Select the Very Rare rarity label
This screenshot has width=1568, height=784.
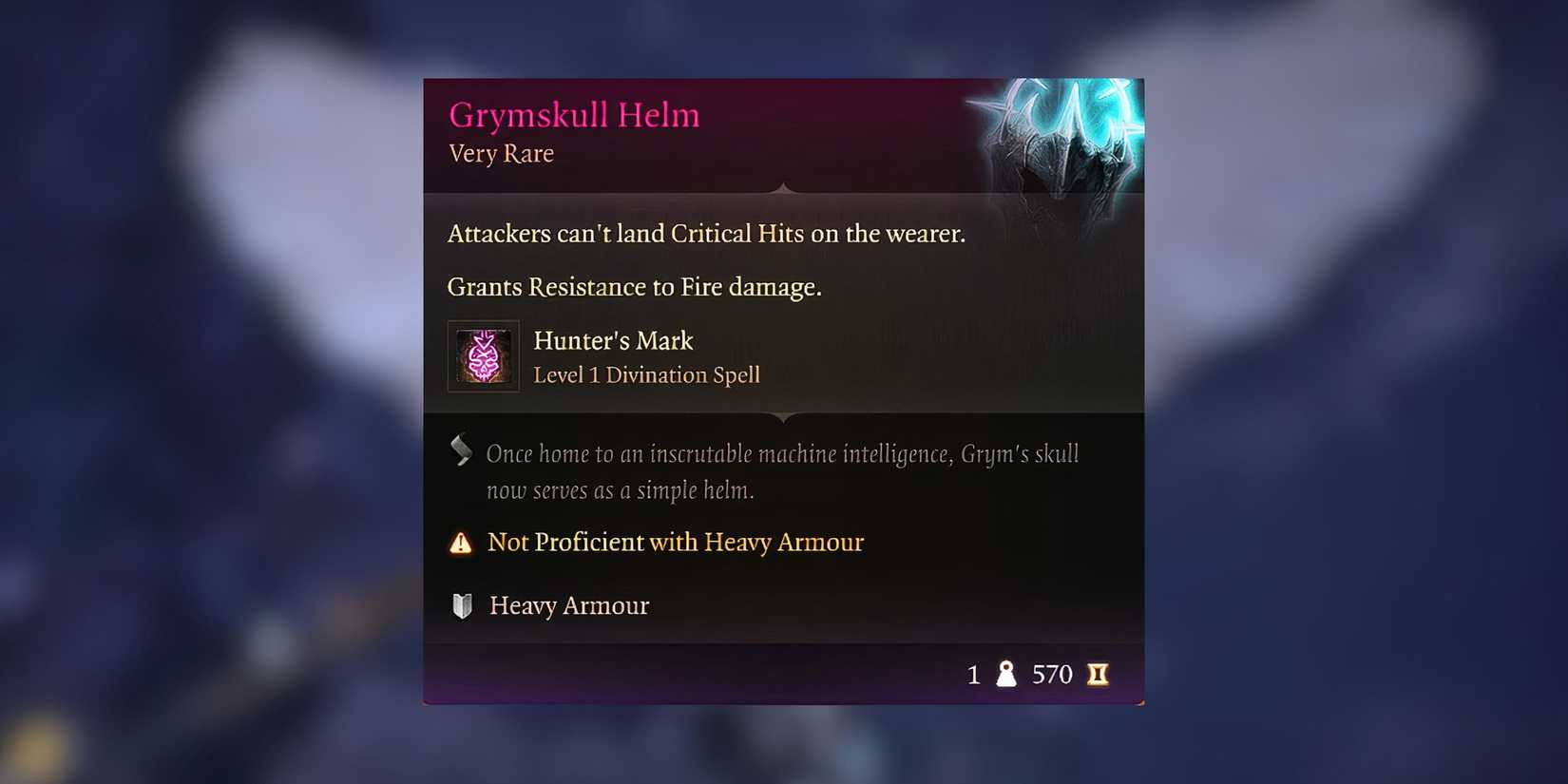[x=501, y=154]
